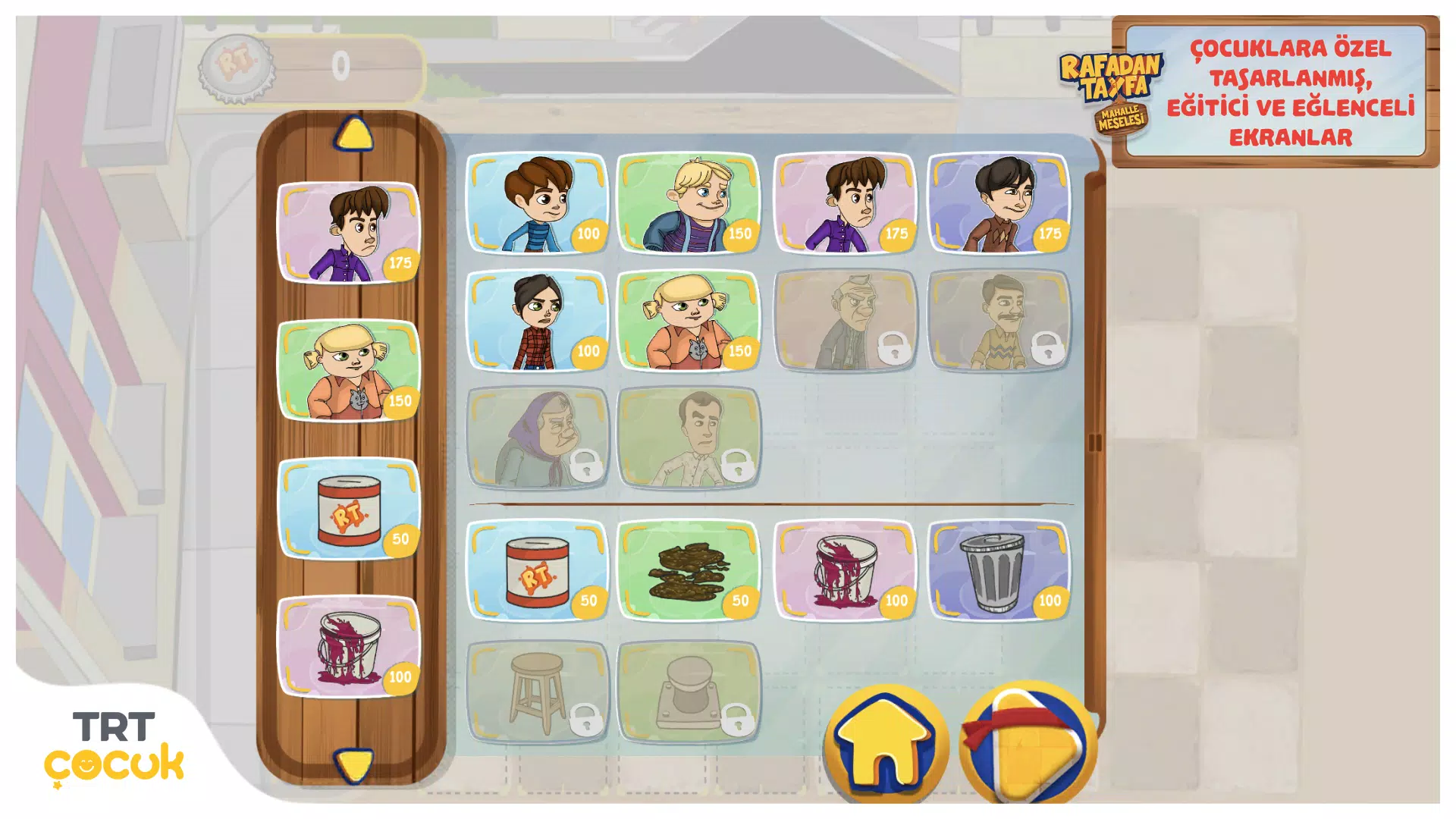Select the gray trash can item card

(999, 570)
